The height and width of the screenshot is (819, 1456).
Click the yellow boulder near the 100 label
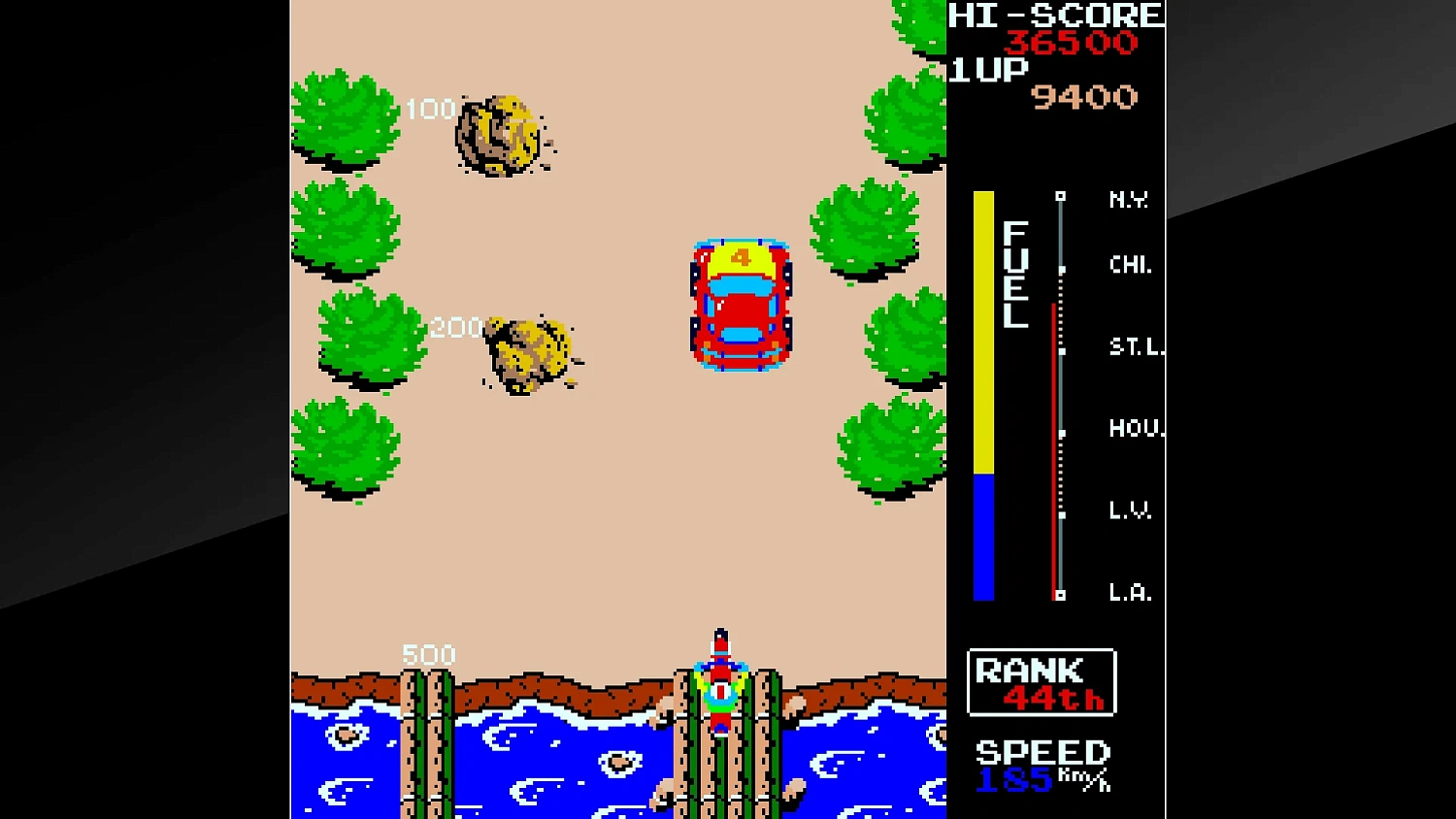(x=498, y=136)
